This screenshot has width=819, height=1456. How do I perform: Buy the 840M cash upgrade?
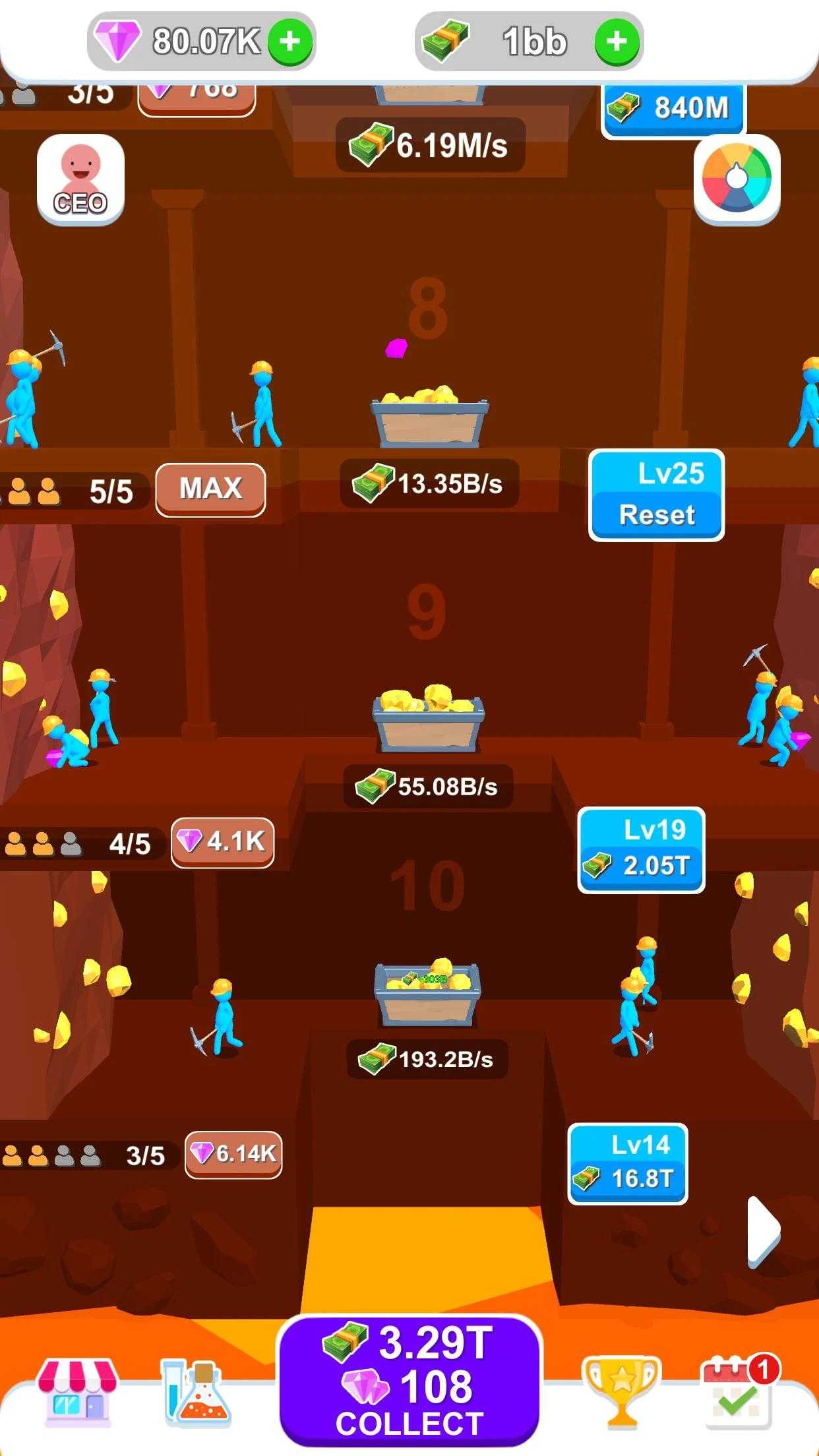pos(673,109)
